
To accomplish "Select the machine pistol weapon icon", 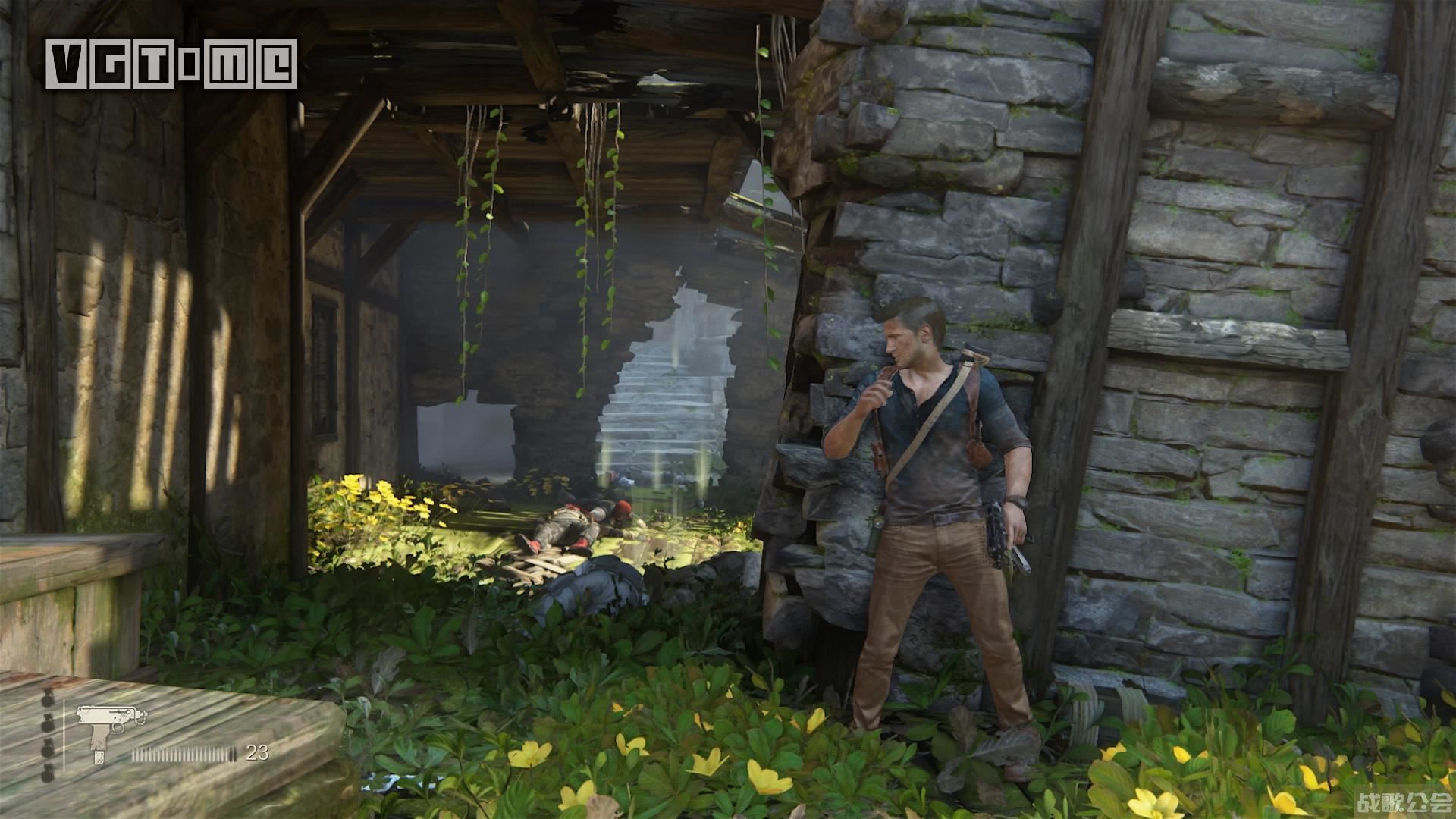I will point(107,730).
